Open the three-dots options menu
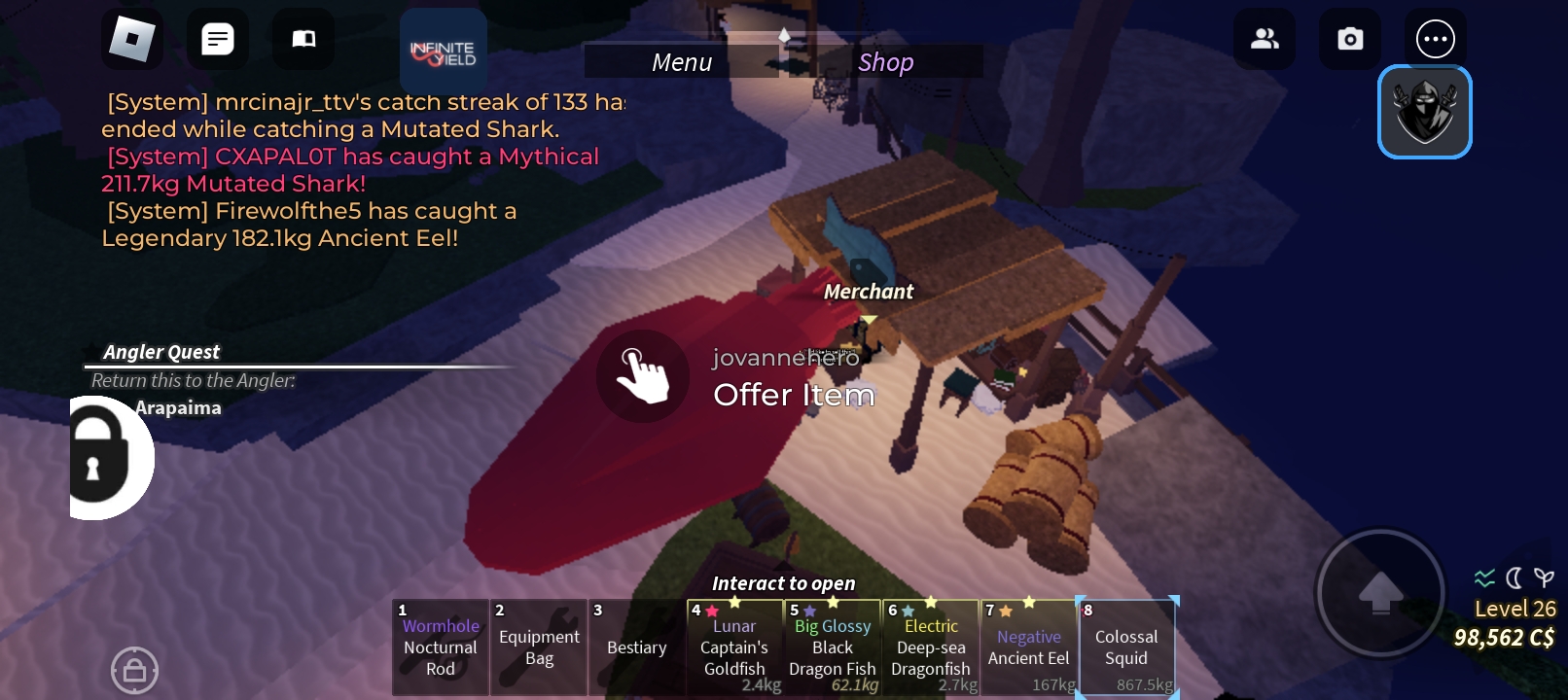The height and width of the screenshot is (700, 1568). click(x=1436, y=39)
